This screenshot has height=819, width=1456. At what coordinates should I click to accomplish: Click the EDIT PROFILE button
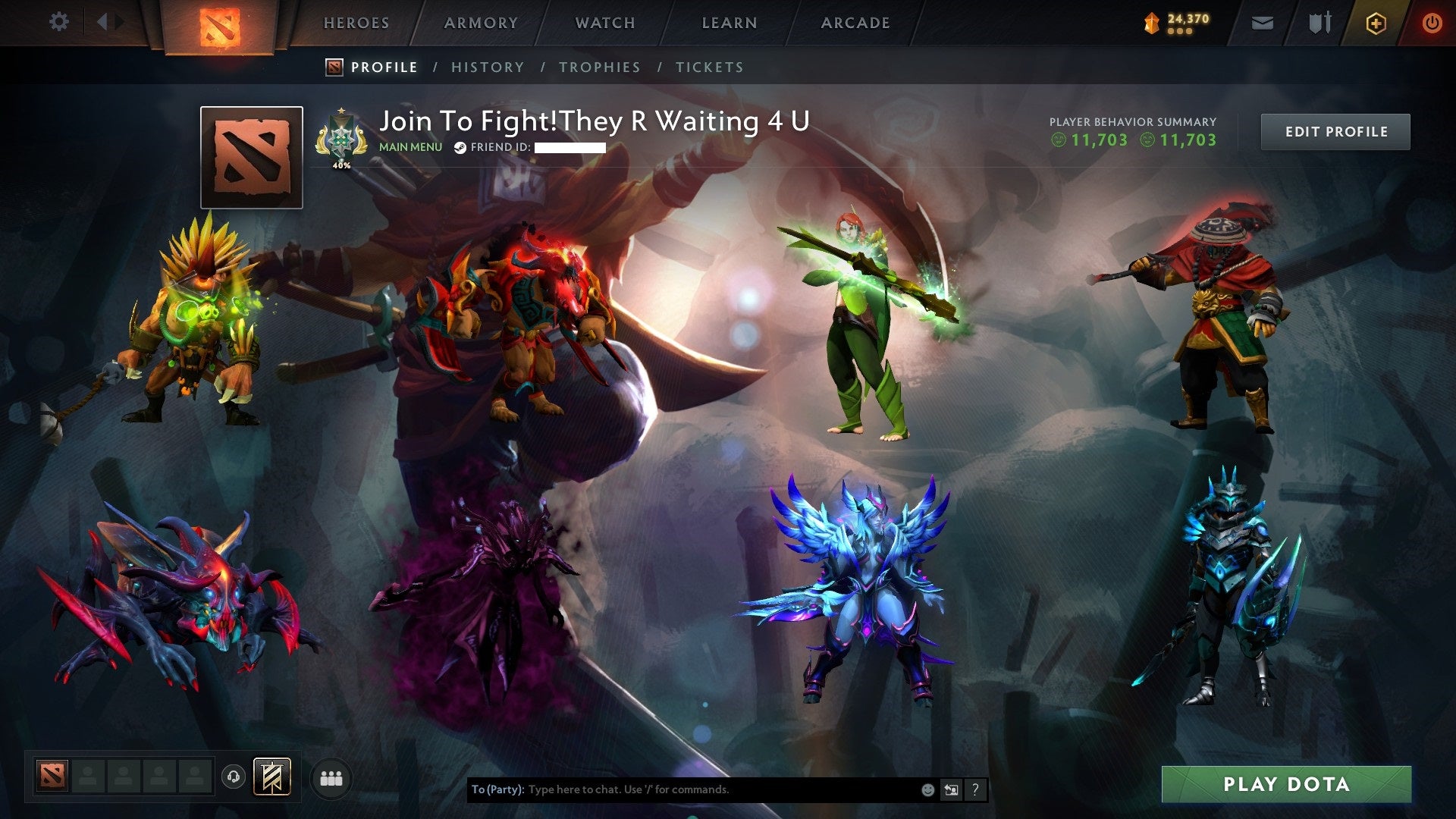click(1335, 130)
